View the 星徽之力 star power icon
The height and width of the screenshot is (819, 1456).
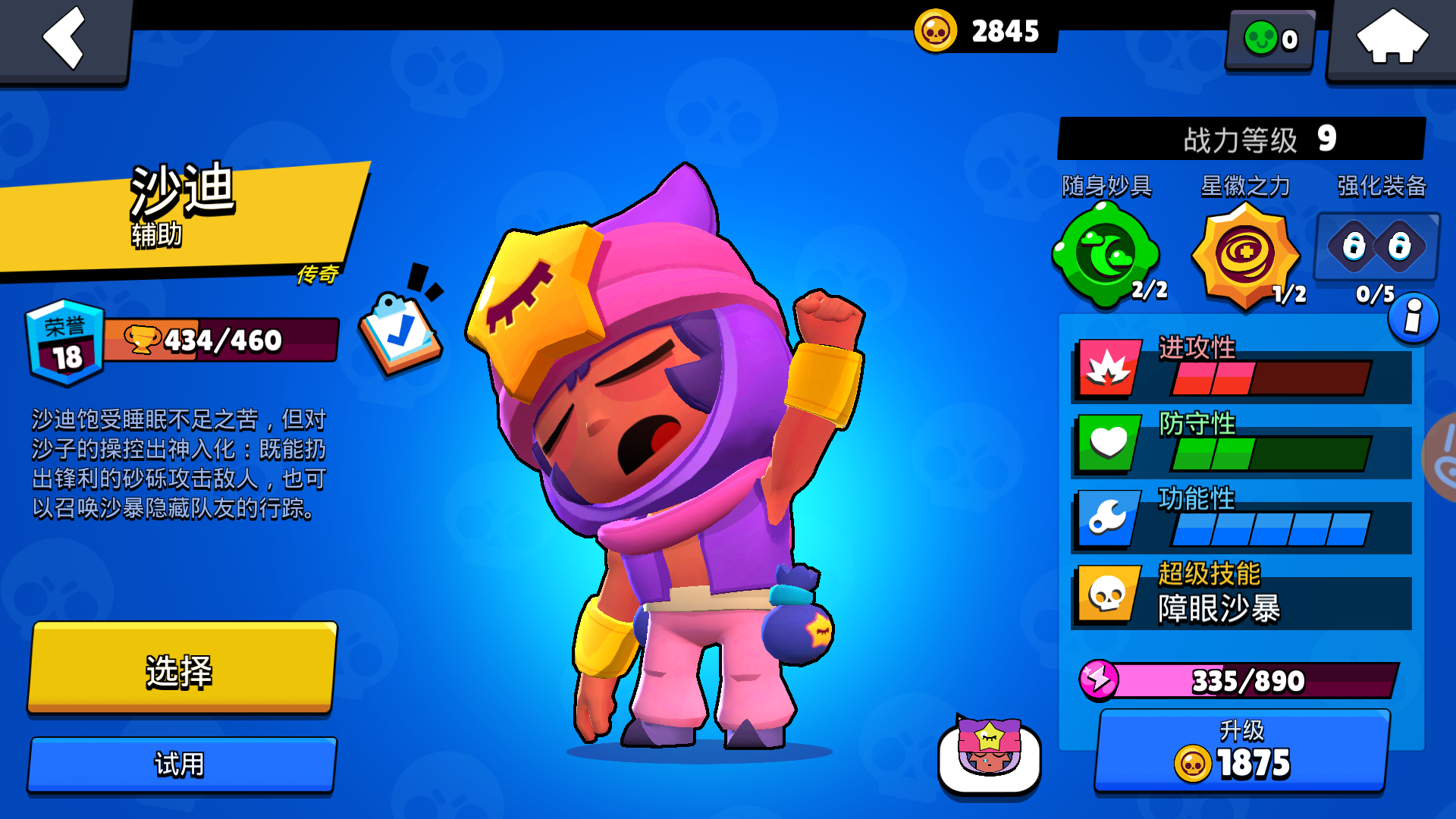1247,254
